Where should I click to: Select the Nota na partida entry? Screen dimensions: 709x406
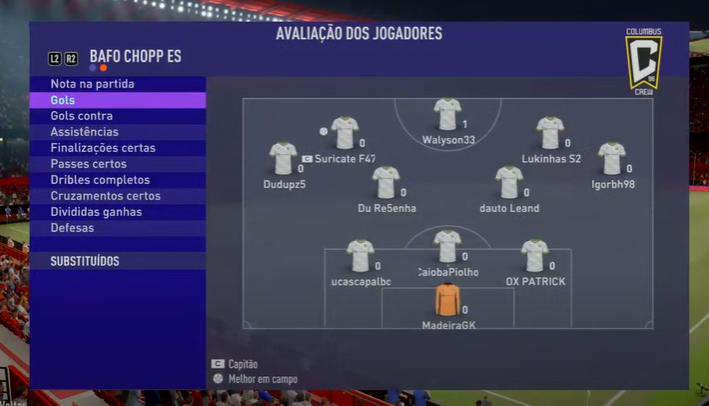tap(92, 84)
